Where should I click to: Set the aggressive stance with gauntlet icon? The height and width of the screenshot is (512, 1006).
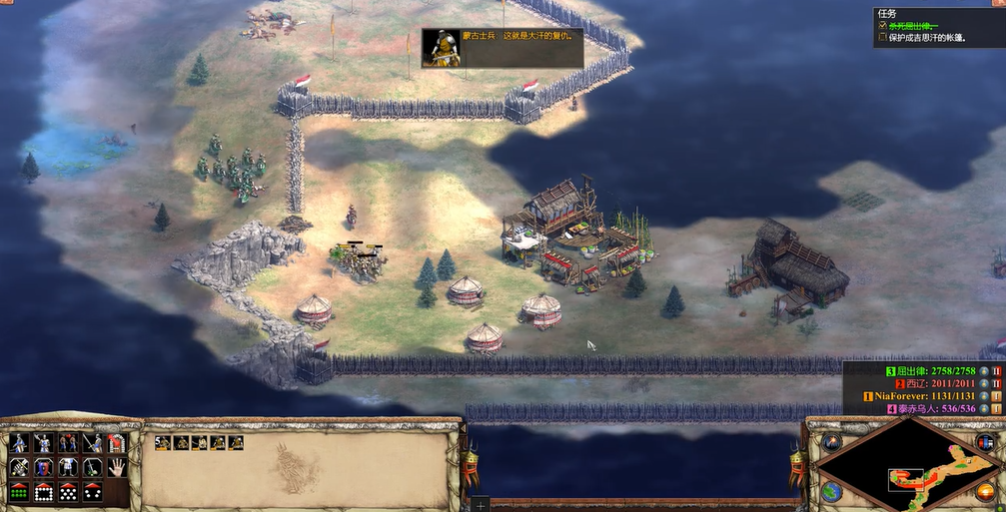19,467
